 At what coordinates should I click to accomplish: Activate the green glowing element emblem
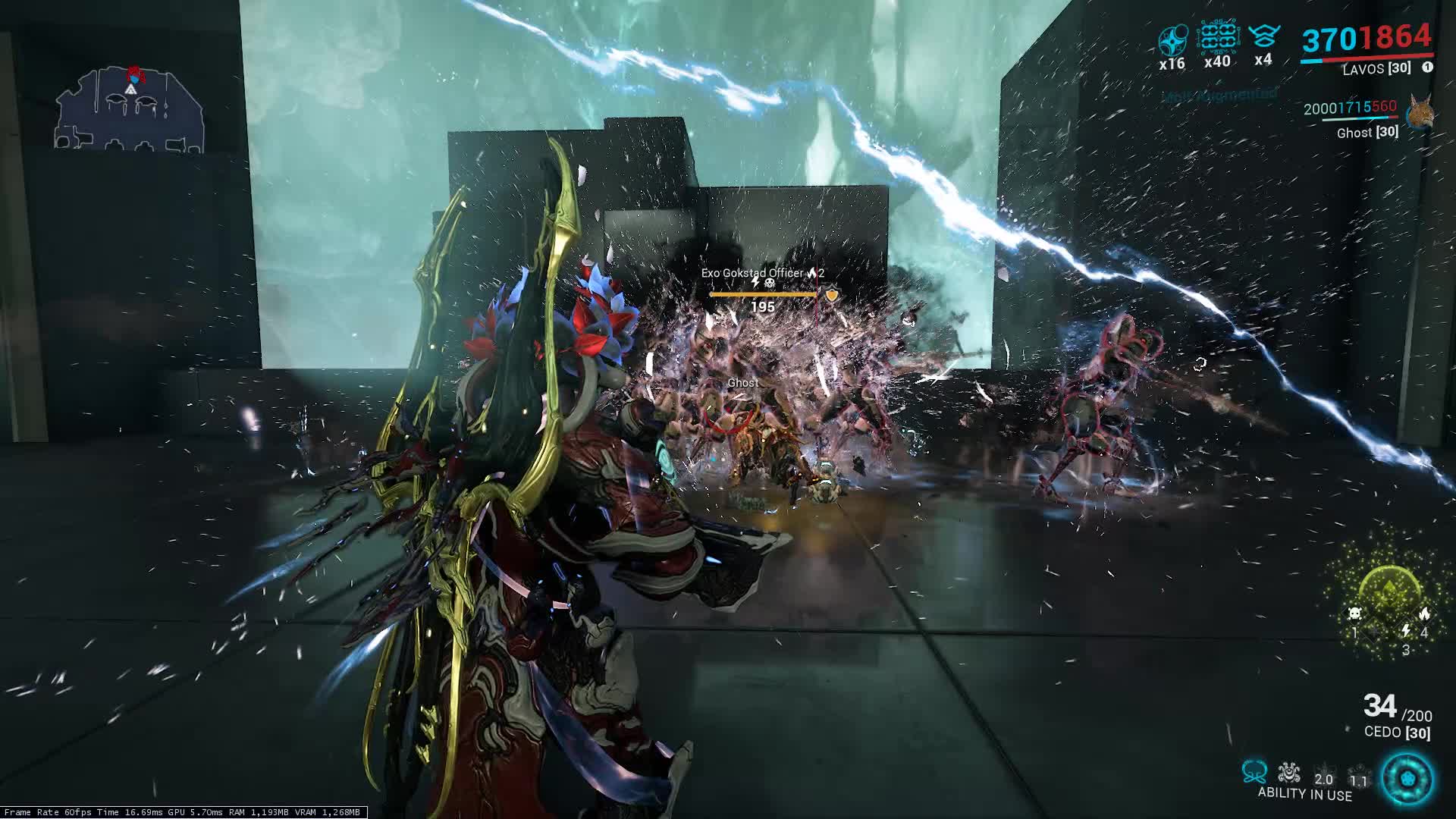click(x=1390, y=591)
